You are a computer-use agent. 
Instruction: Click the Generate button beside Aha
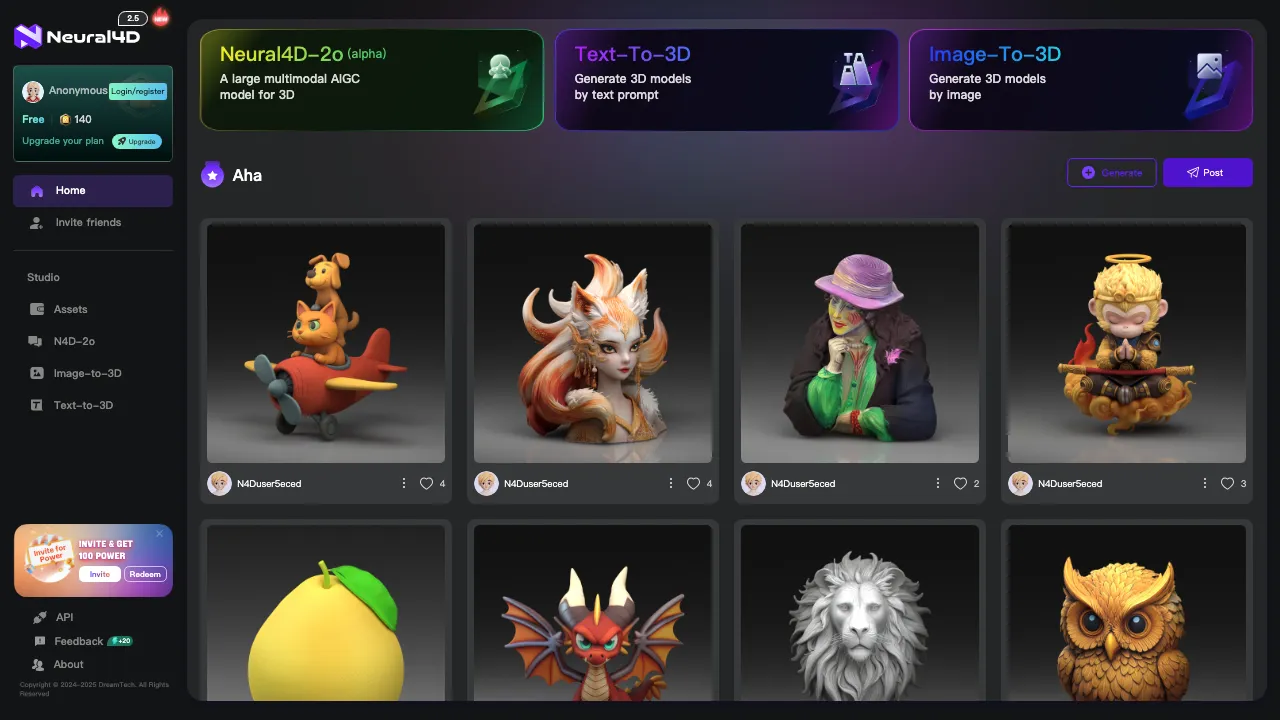1112,173
